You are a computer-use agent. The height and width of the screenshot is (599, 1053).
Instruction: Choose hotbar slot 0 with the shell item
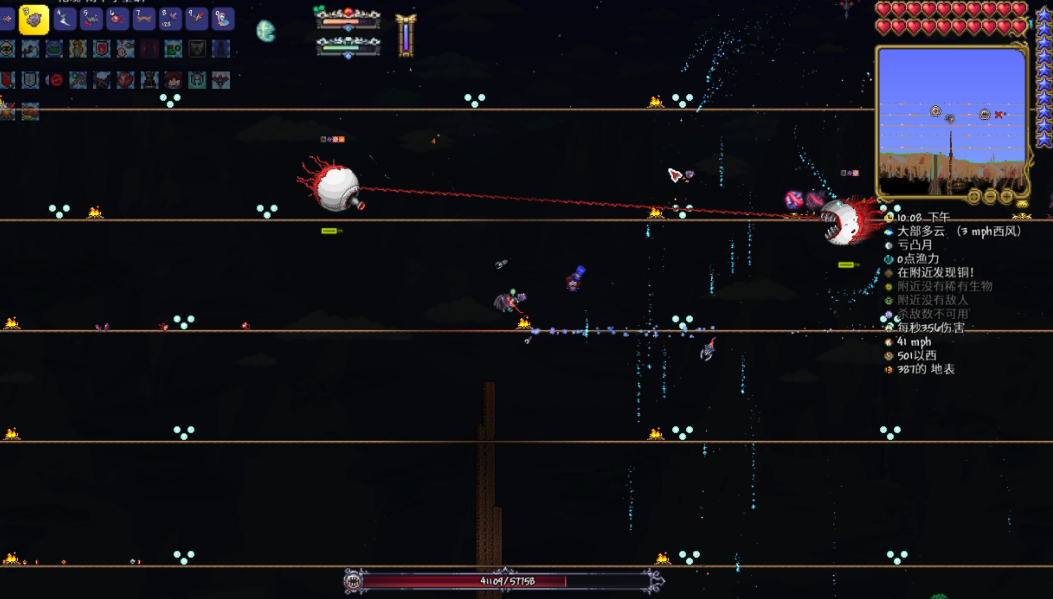(222, 18)
